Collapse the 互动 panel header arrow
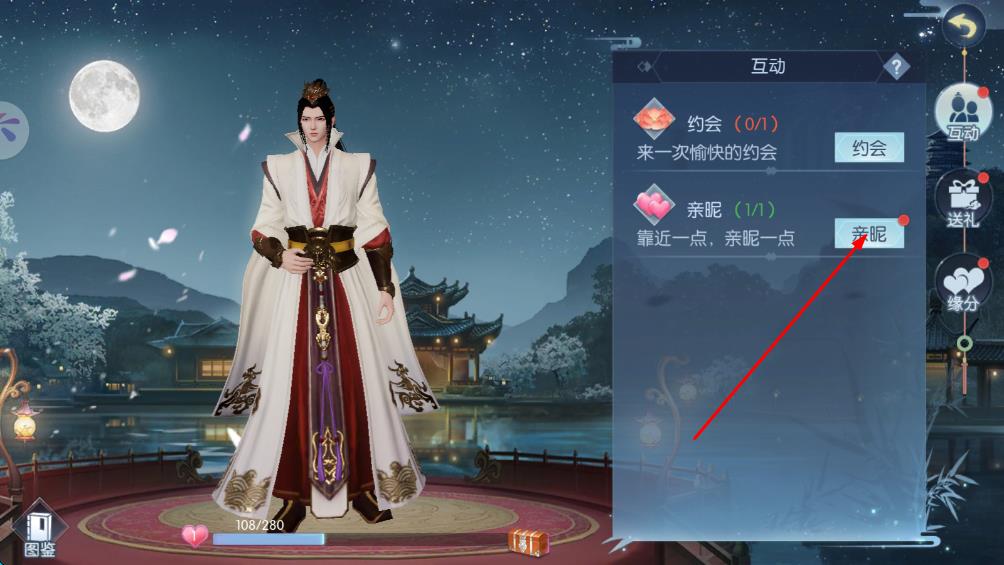The width and height of the screenshot is (1004, 565). click(646, 67)
